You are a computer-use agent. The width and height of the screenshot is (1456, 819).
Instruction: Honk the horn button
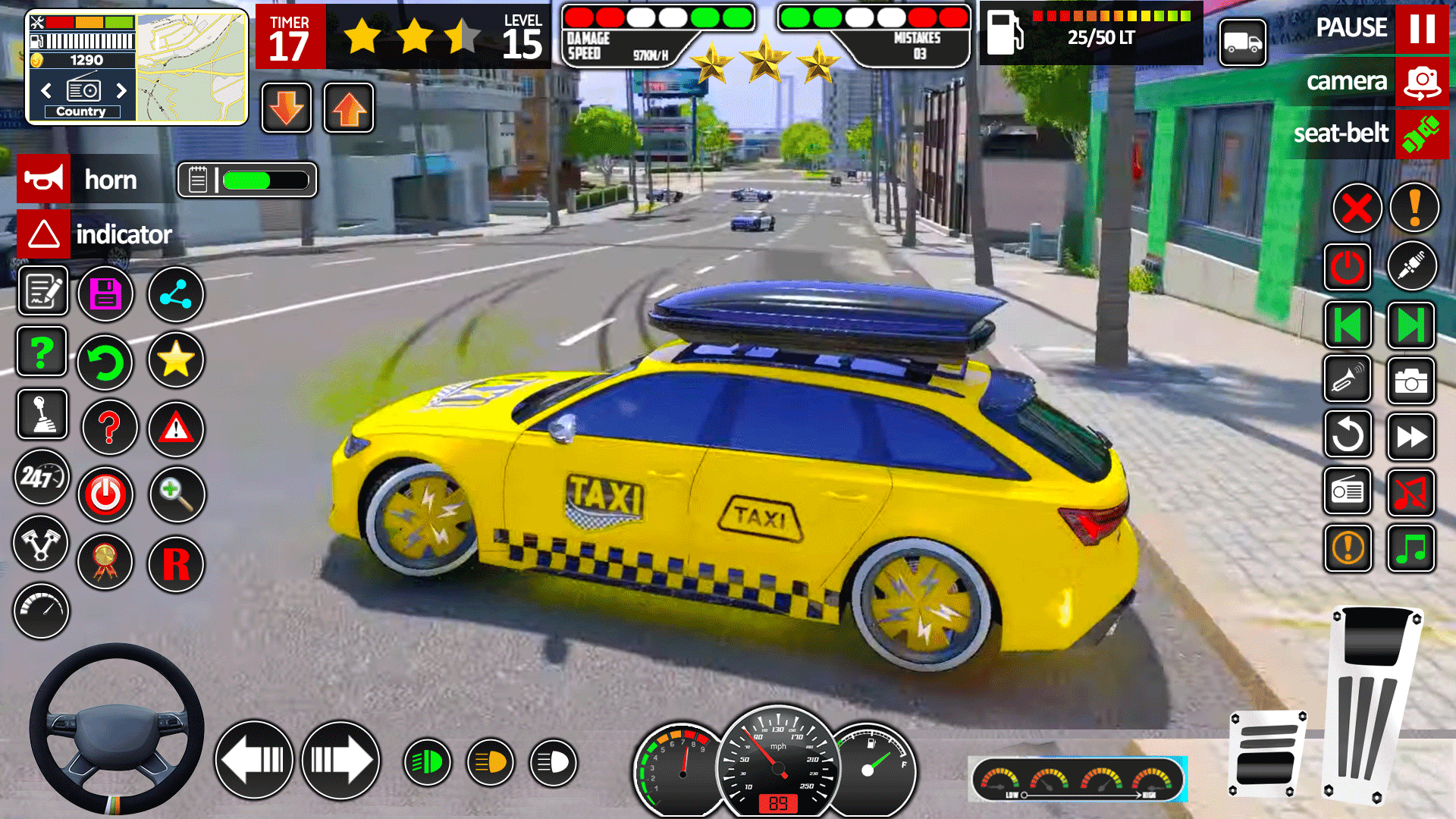[44, 180]
